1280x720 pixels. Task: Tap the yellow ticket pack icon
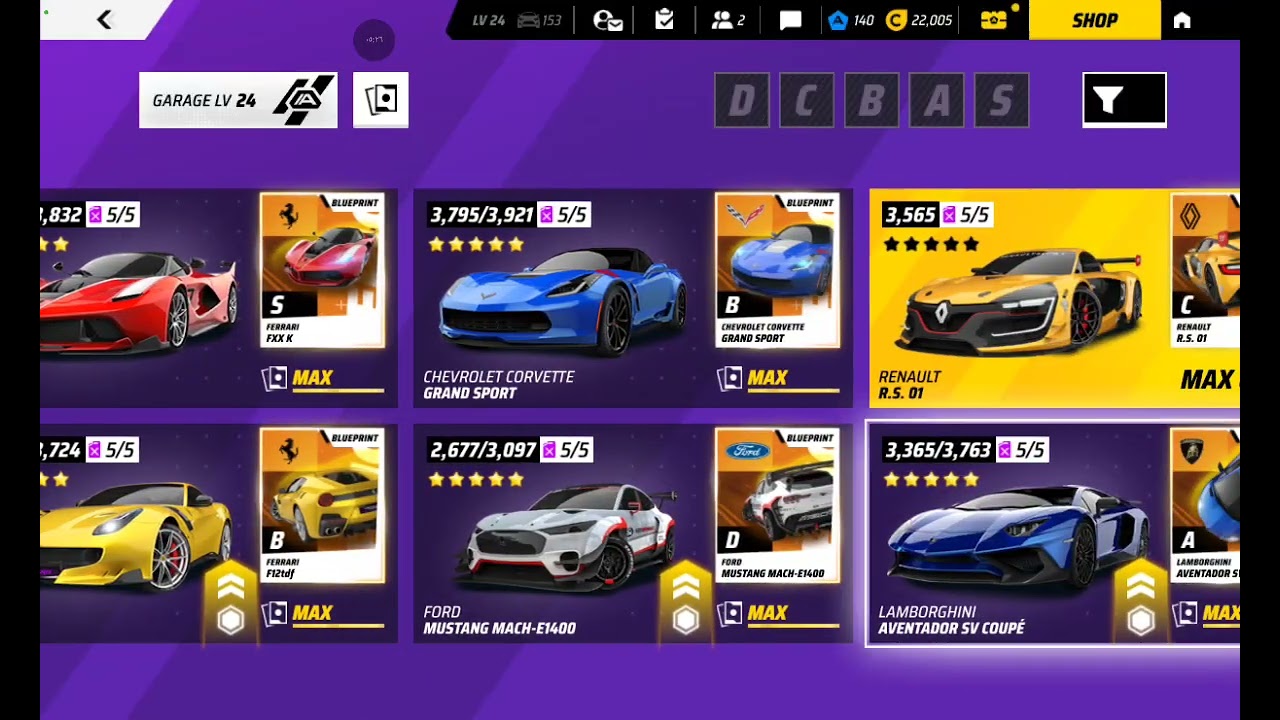tap(994, 20)
